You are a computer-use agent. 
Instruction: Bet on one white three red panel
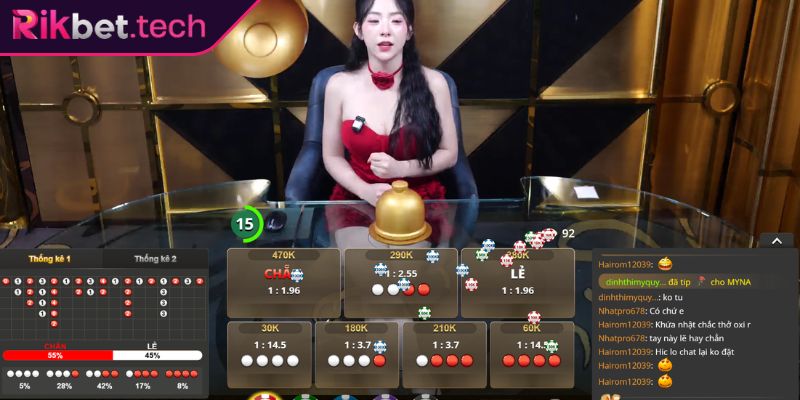(444, 353)
